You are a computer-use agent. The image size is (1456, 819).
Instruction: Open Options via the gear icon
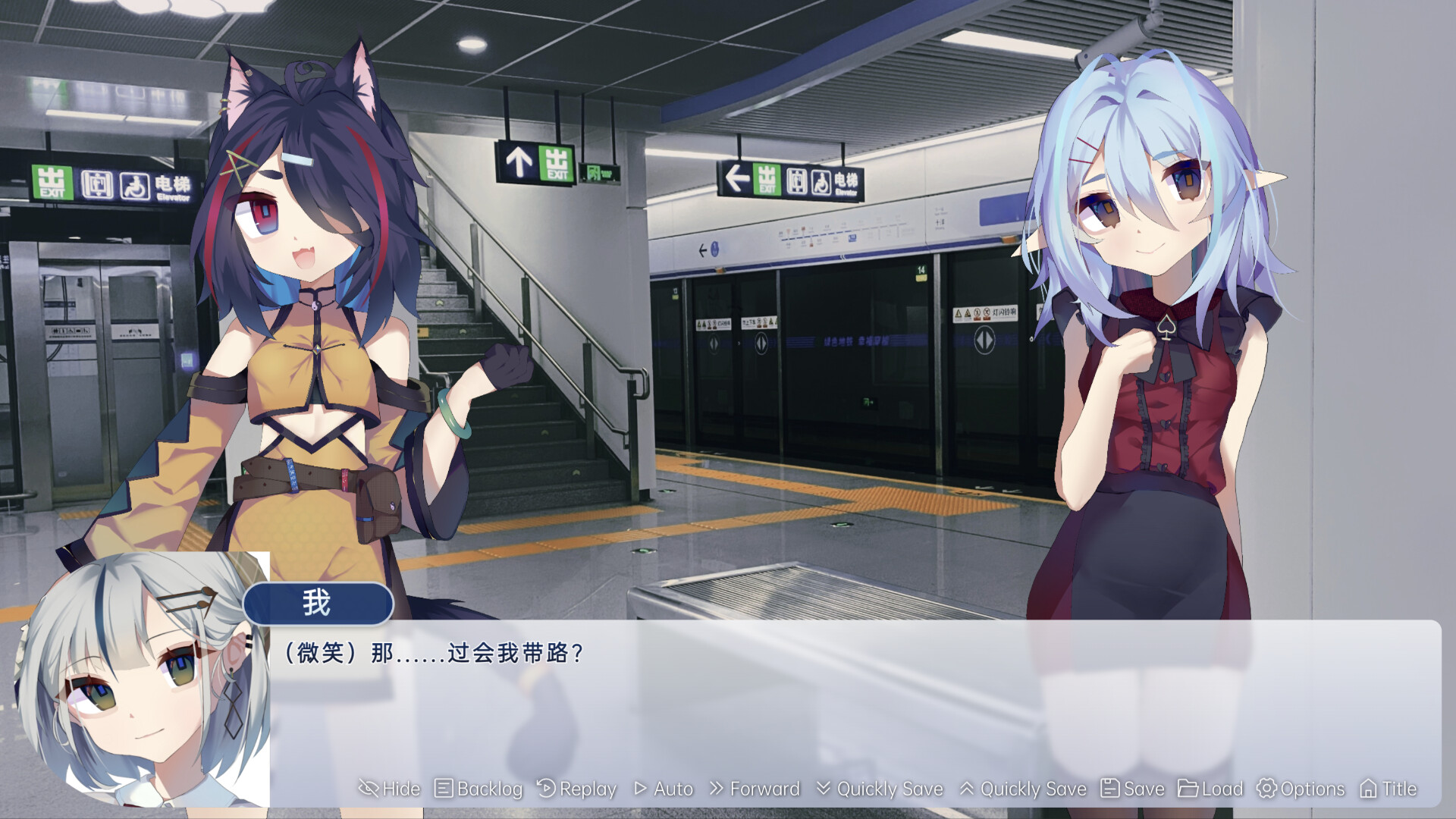1268,789
